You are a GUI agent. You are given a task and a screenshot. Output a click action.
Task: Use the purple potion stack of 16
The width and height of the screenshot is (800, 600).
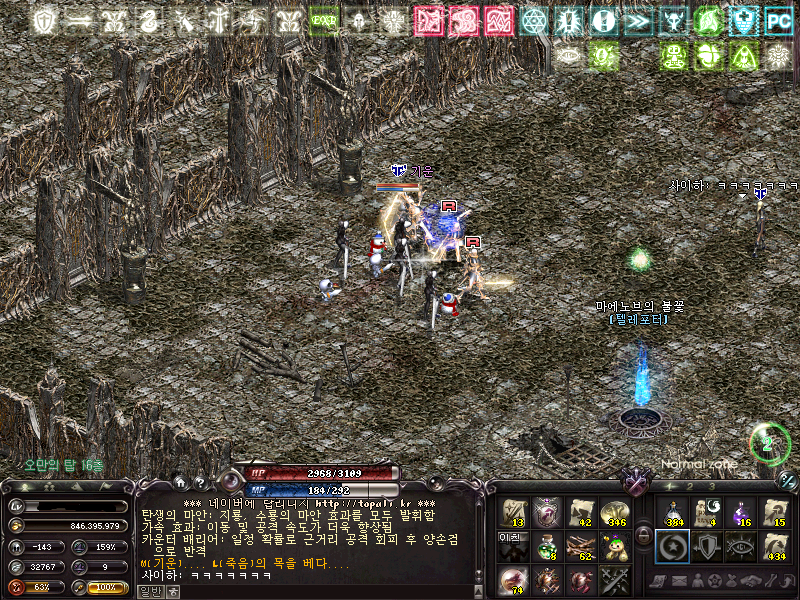click(x=742, y=512)
